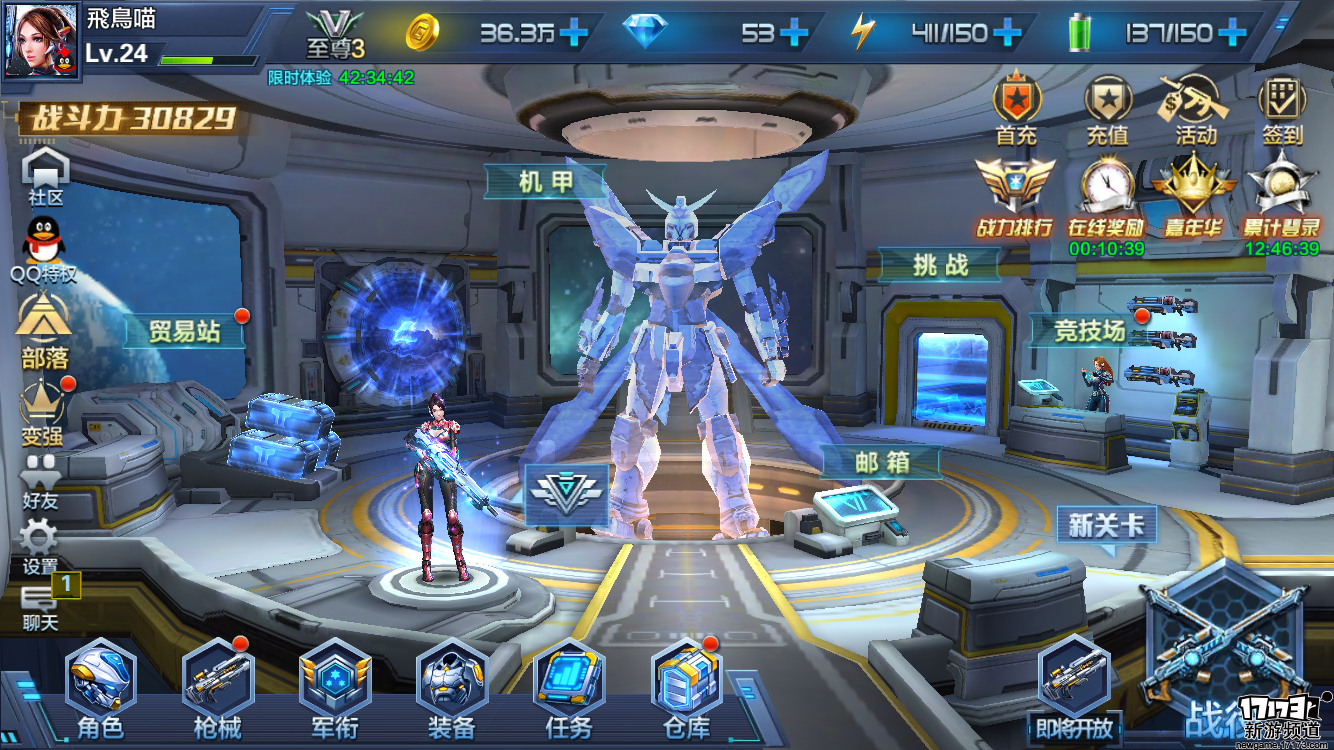
Task: Open the 枪械 firearms menu
Action: pyautogui.click(x=217, y=683)
